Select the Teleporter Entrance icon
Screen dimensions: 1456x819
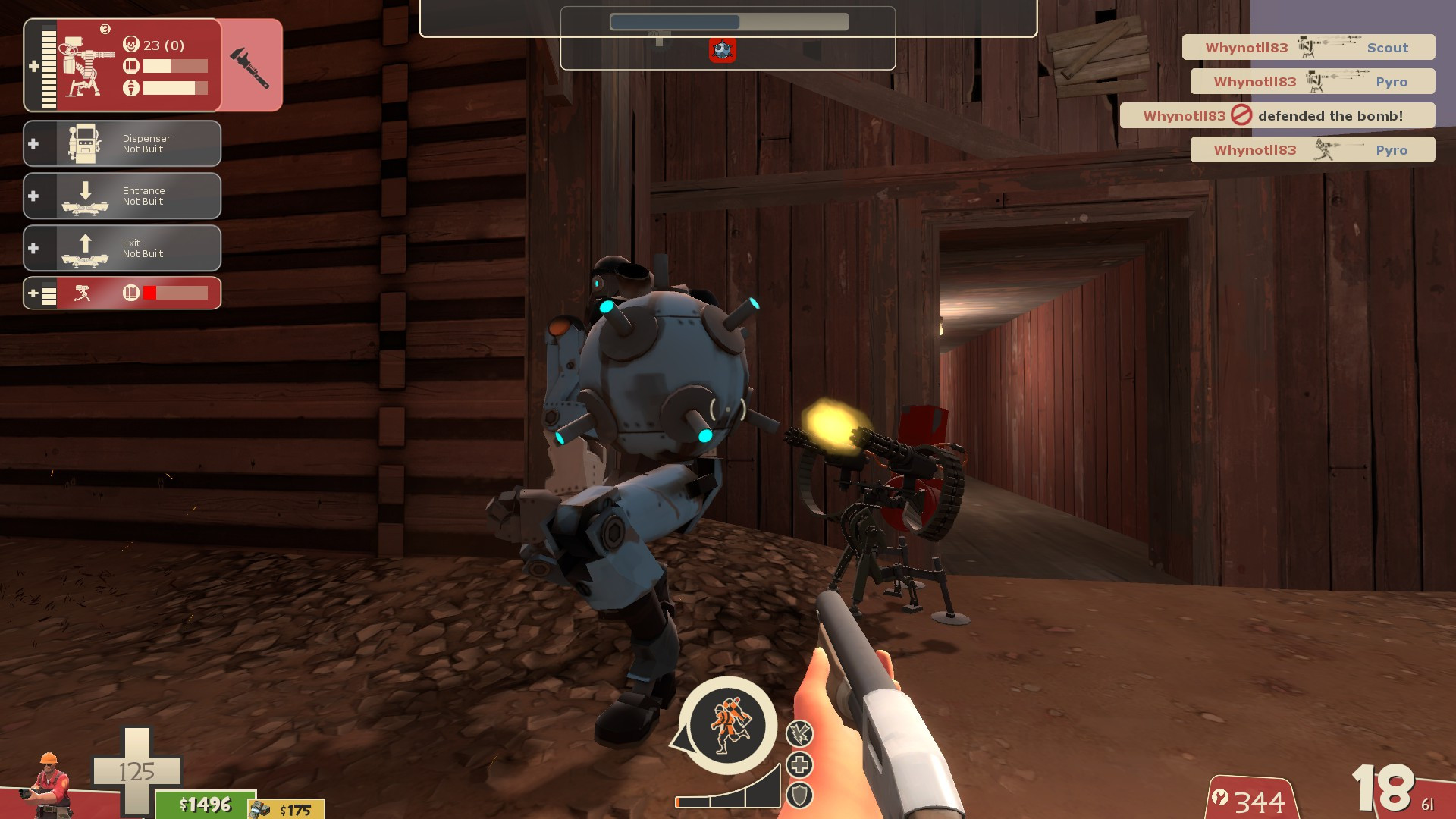pyautogui.click(x=85, y=195)
